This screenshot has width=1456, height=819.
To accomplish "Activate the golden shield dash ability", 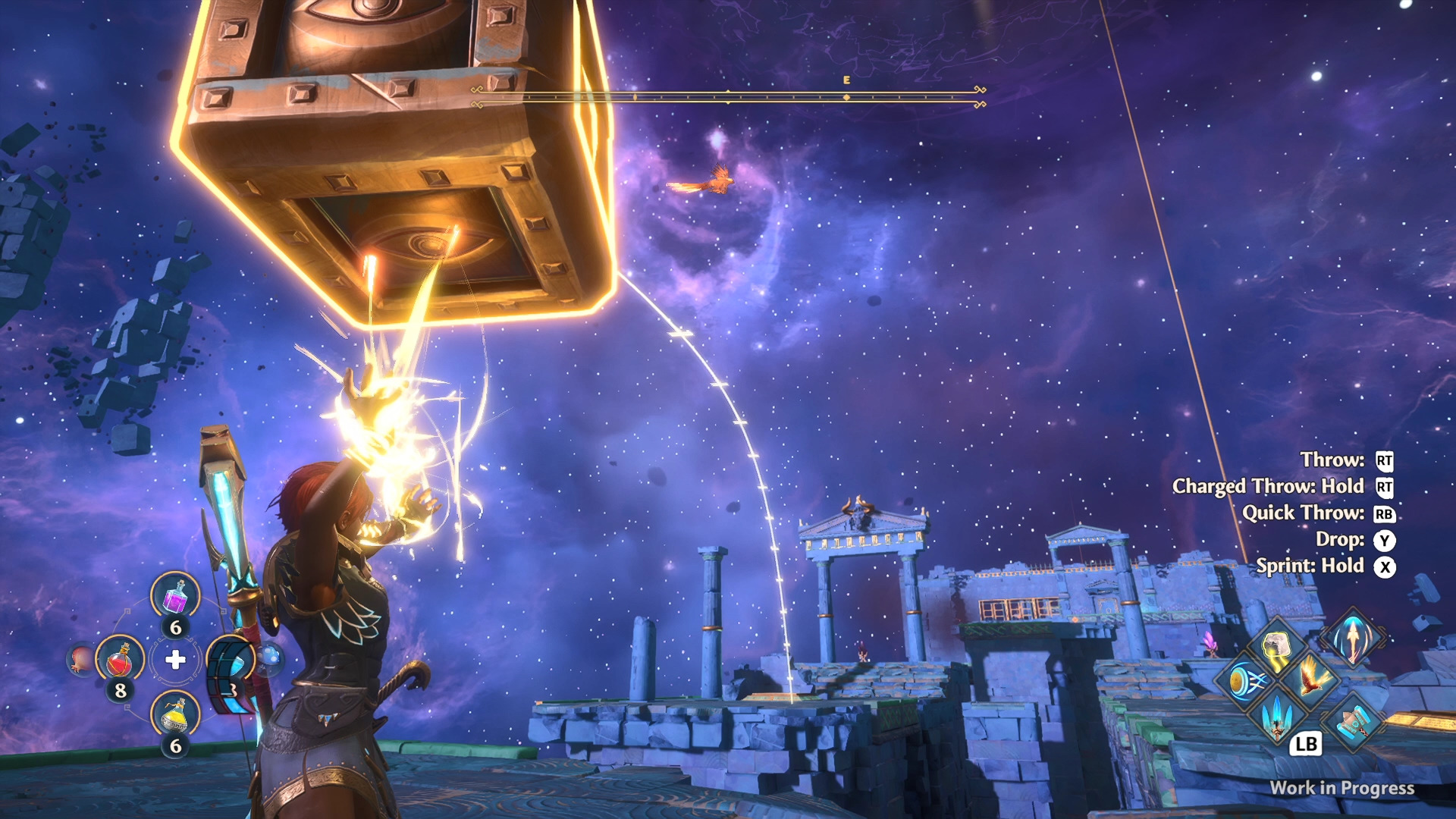I will (1244, 680).
